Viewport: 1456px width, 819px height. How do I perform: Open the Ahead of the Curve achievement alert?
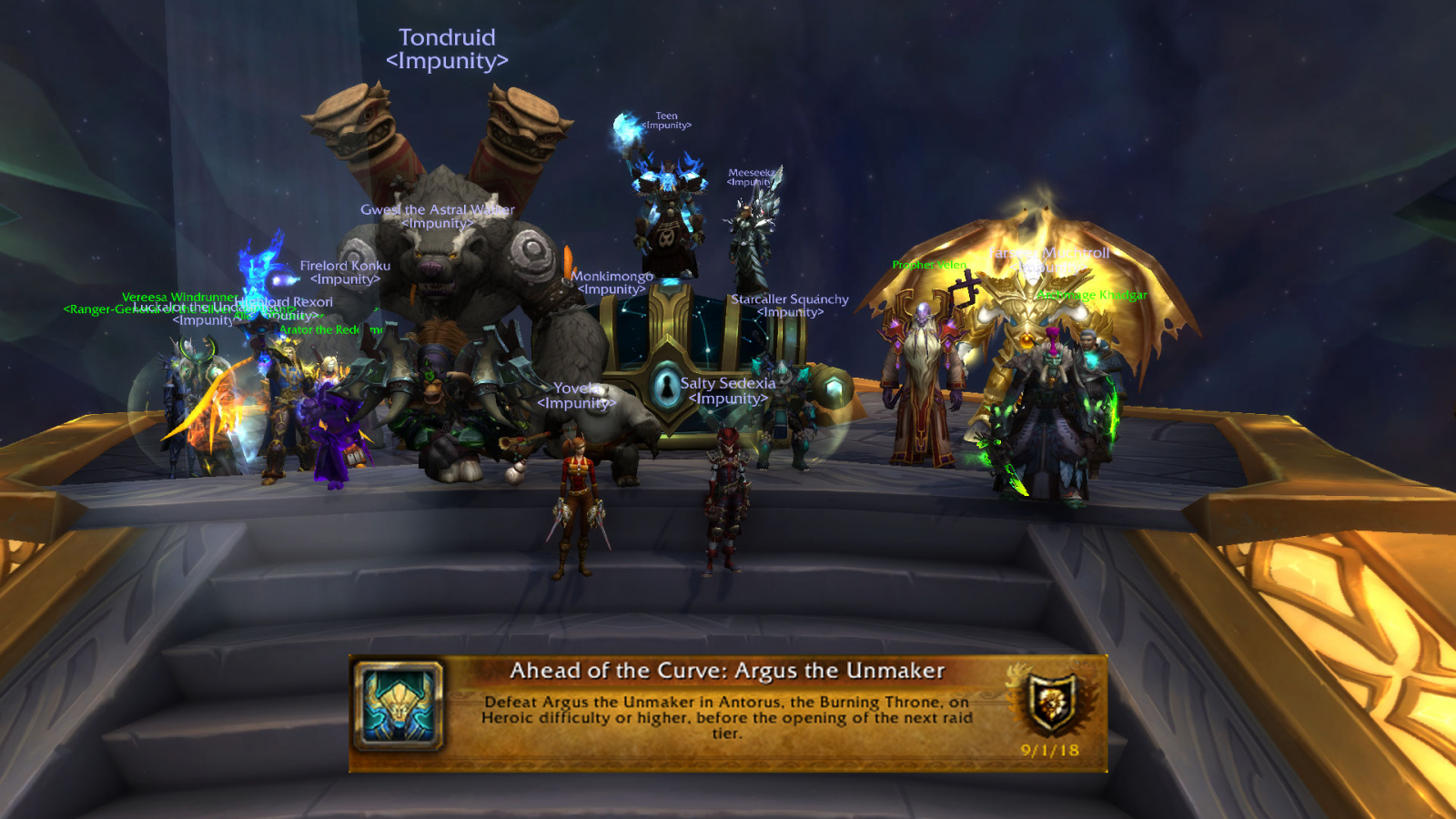(726, 713)
